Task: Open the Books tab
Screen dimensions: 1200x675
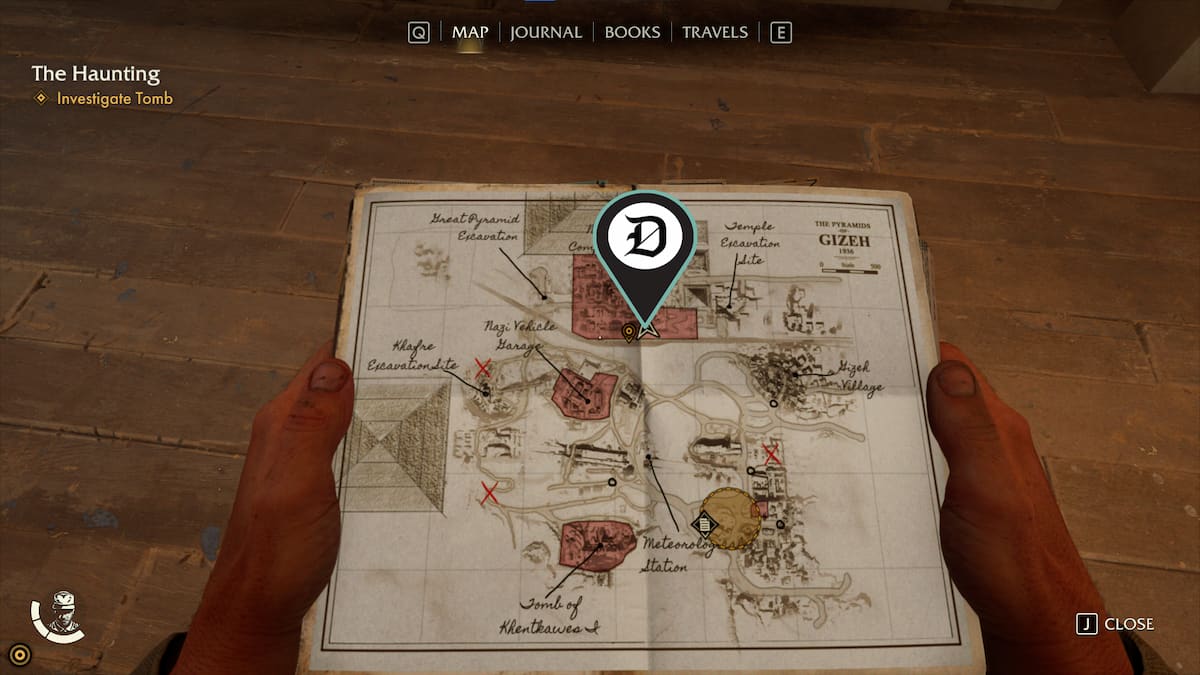Action: click(632, 32)
